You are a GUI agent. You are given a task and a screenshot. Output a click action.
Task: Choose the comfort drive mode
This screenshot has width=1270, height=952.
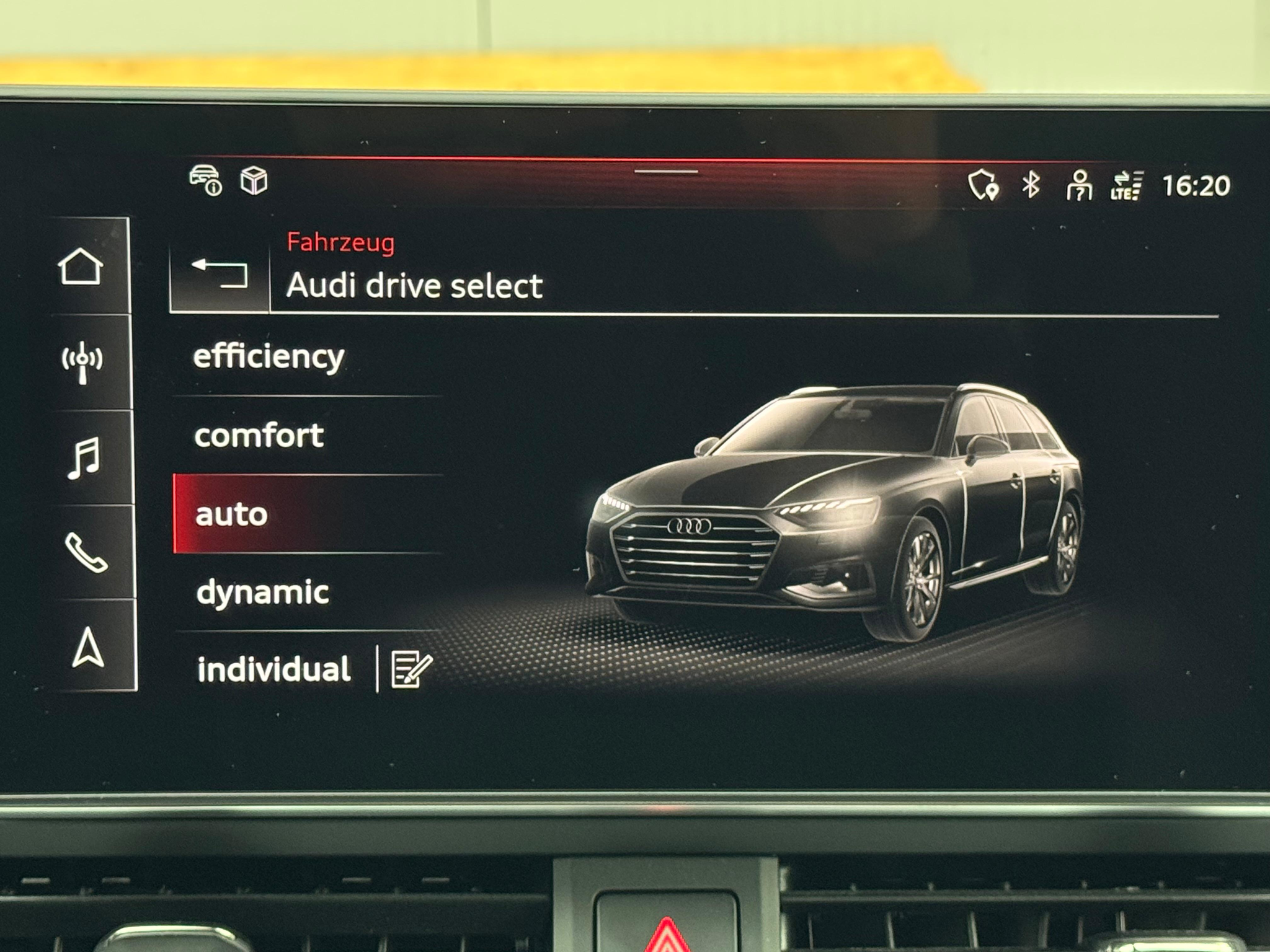pos(259,436)
